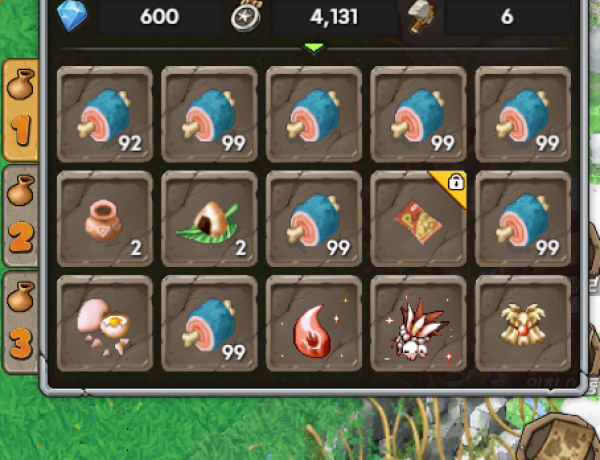Viewport: 600px width, 460px height.
Task: Switch to inventory bag tab 3
Action: pos(22,317)
